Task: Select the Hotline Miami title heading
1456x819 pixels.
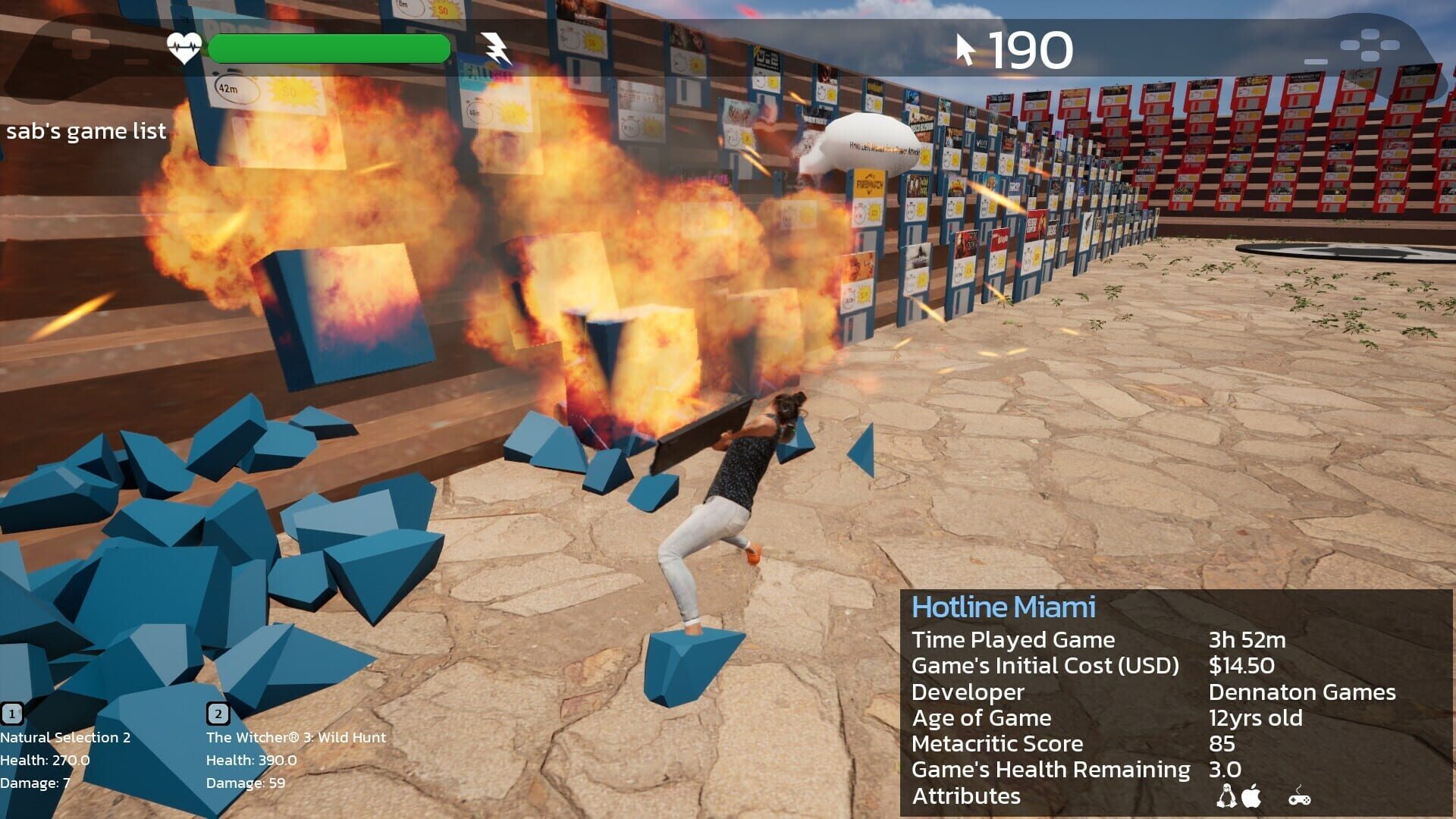Action: click(1004, 607)
